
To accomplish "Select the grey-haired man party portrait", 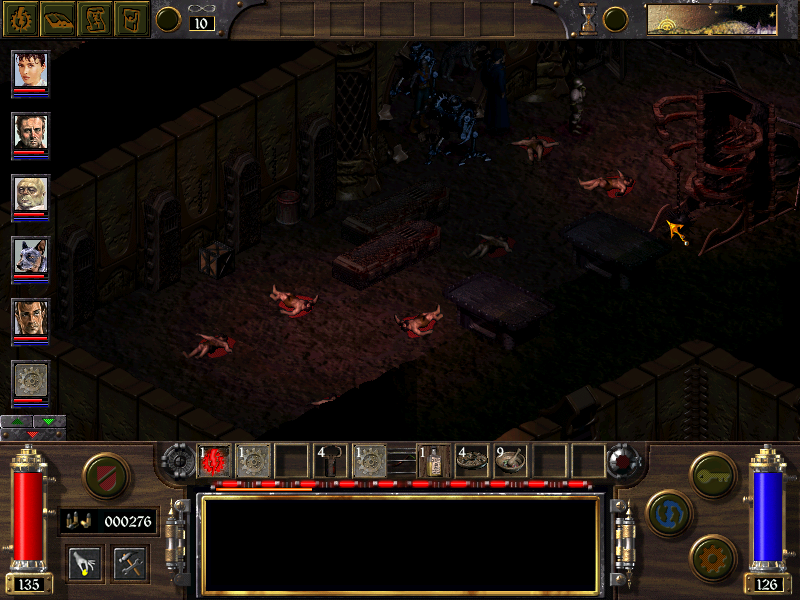I will pyautogui.click(x=30, y=132).
